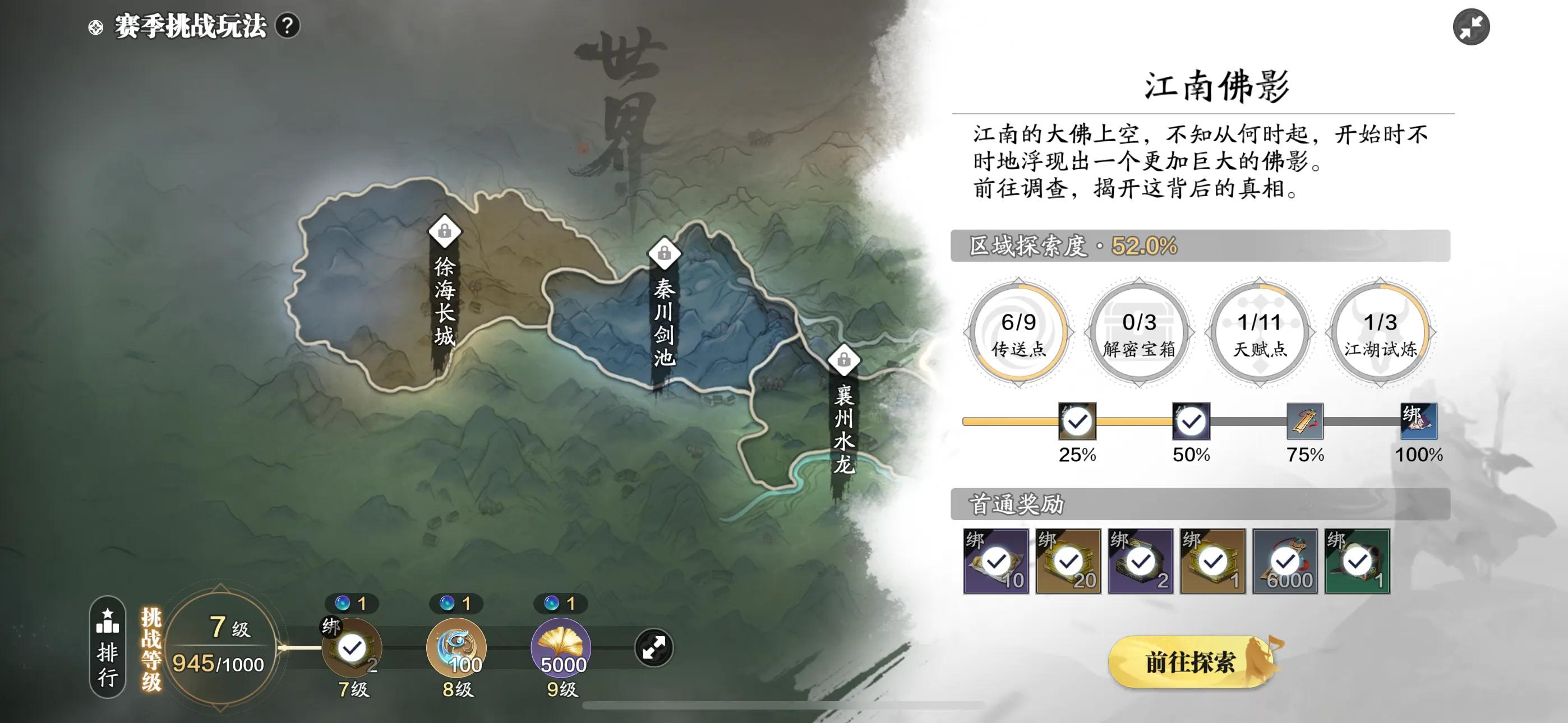Select the 秦川剑池 locked map marker
This screenshot has height=723, width=1568.
(x=664, y=253)
